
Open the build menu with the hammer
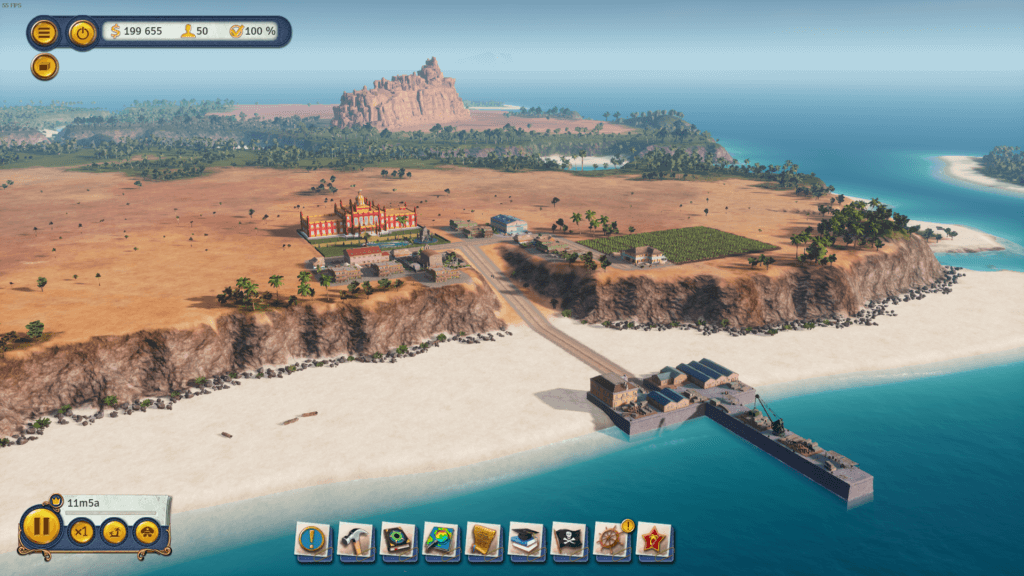[x=355, y=540]
